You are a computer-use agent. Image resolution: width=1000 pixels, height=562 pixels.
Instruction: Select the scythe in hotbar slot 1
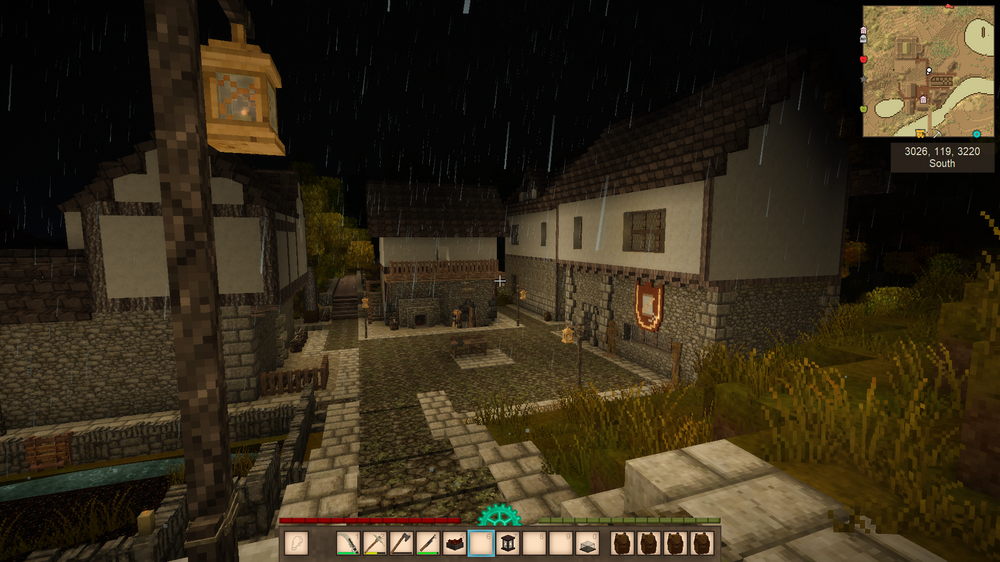coord(349,544)
